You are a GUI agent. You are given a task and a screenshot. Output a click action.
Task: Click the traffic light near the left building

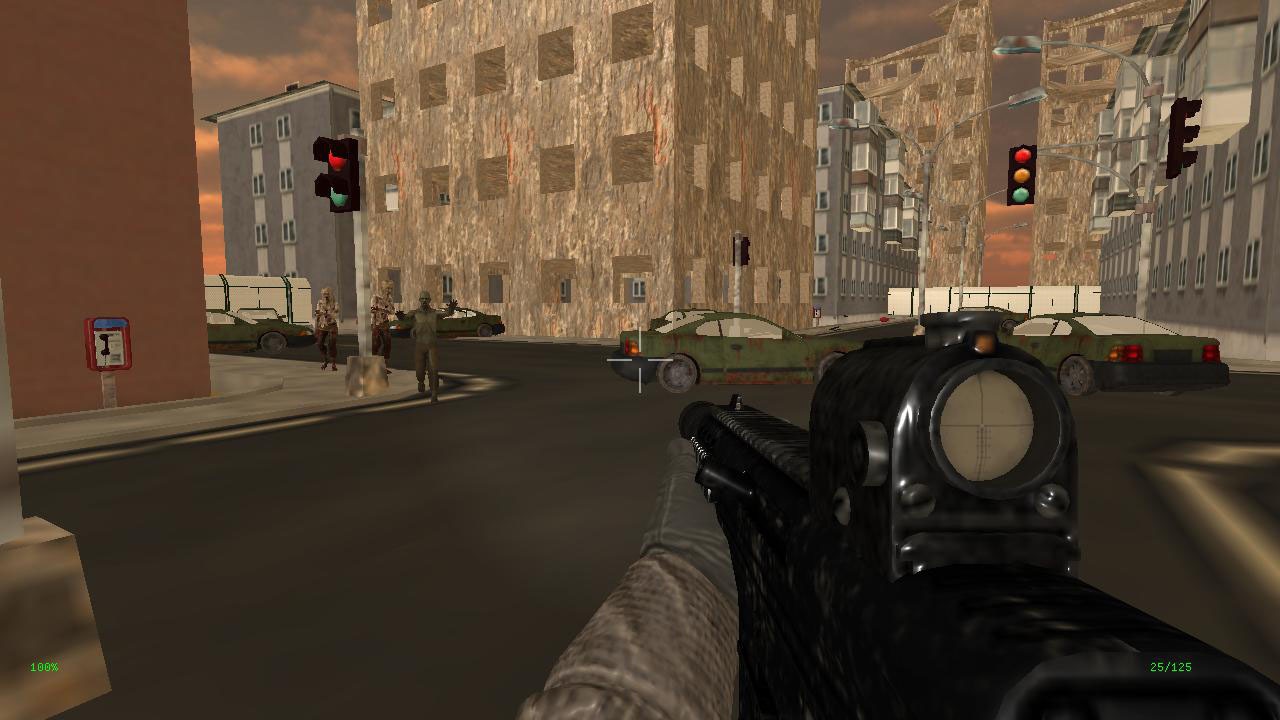tap(334, 177)
